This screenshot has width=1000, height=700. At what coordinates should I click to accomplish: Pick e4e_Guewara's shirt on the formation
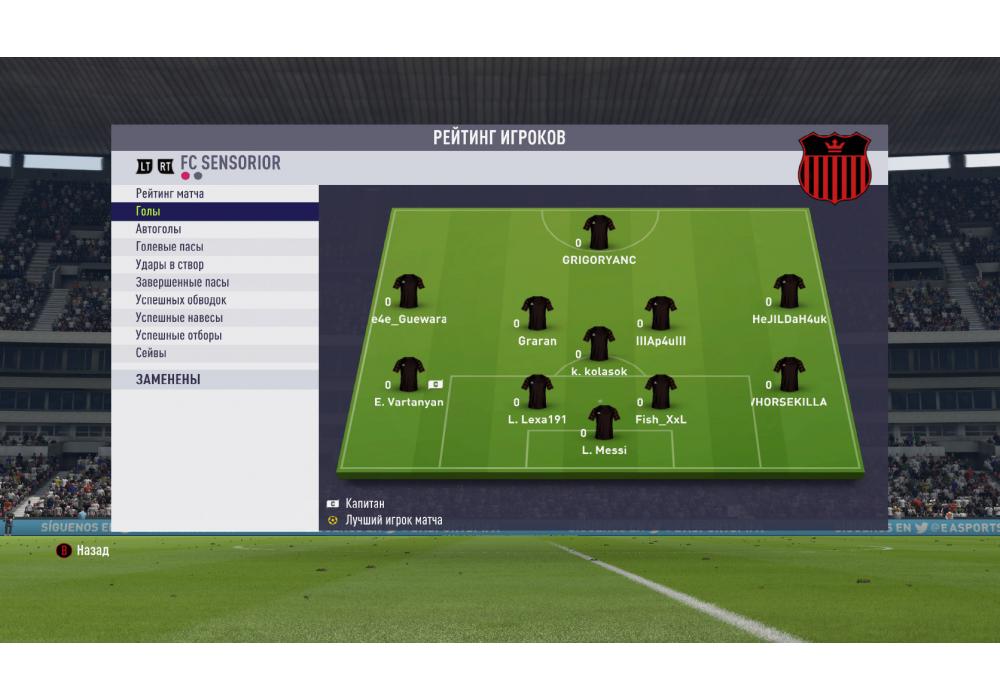pyautogui.click(x=409, y=291)
